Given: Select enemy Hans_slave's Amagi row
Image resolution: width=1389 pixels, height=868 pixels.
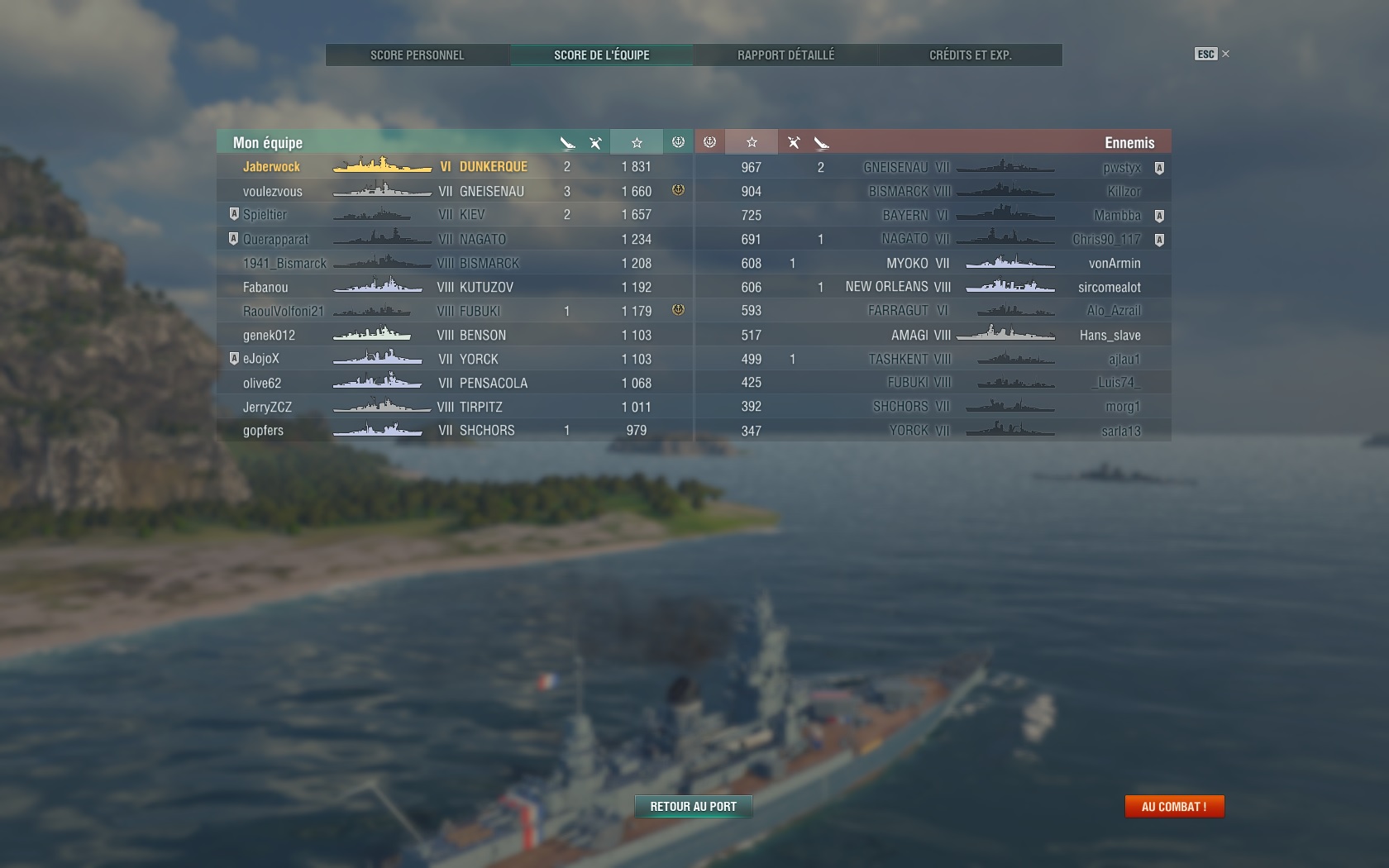Looking at the screenshot, I should (x=933, y=335).
